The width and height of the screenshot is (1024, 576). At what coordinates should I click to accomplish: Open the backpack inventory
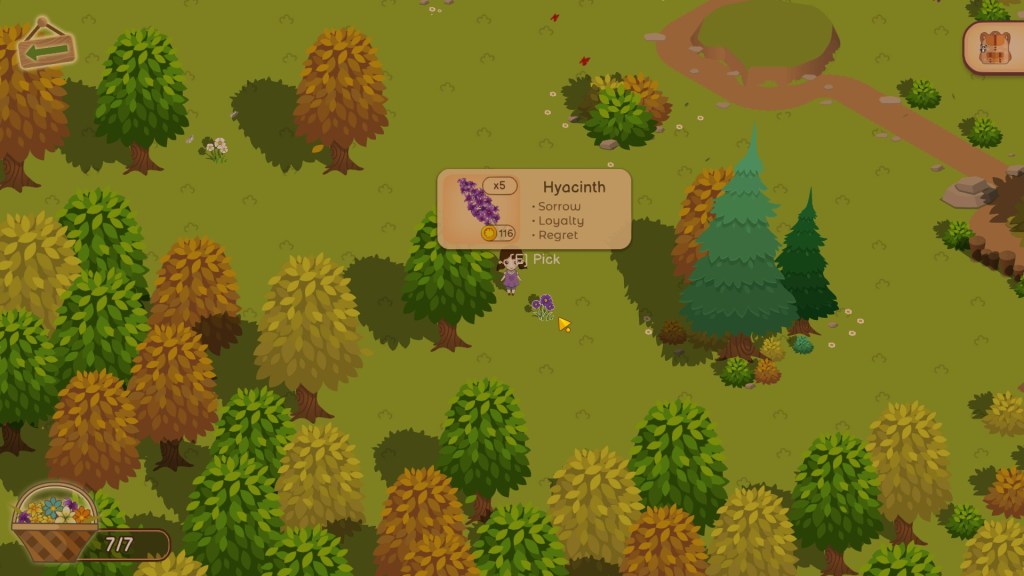click(995, 47)
